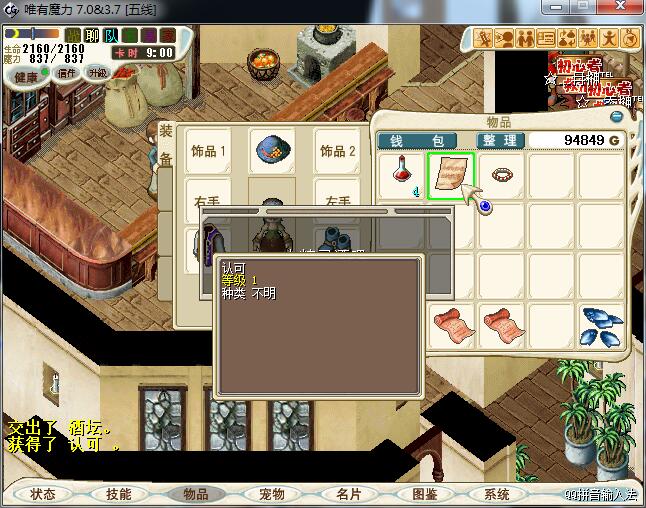Open the 图鉴 album menu
Screen dimensions: 646x508
tap(425, 494)
